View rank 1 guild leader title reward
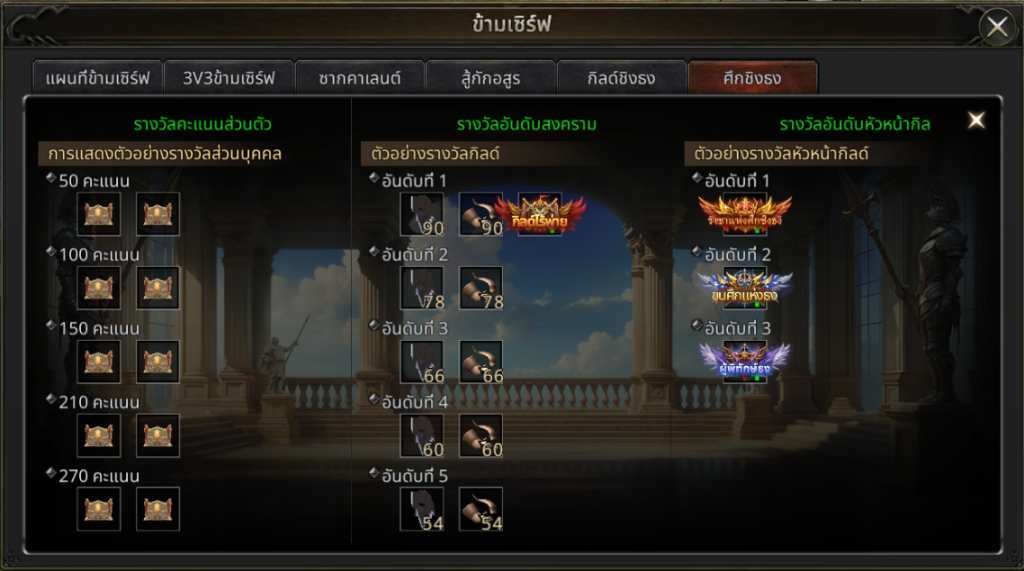Screen dimensions: 1024x571 point(745,214)
